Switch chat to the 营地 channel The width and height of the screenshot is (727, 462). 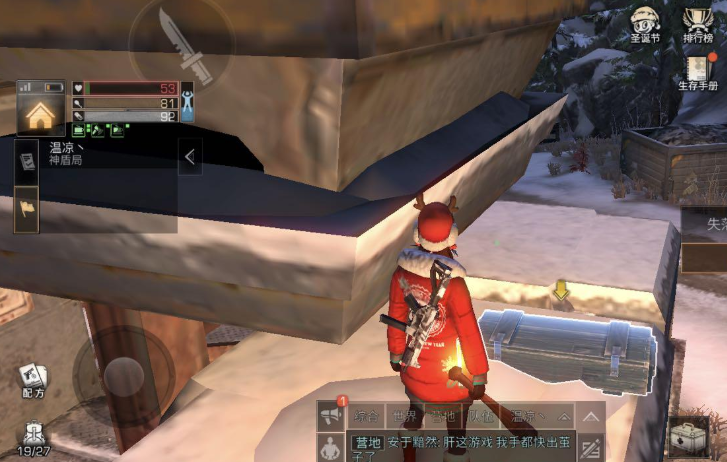point(441,415)
